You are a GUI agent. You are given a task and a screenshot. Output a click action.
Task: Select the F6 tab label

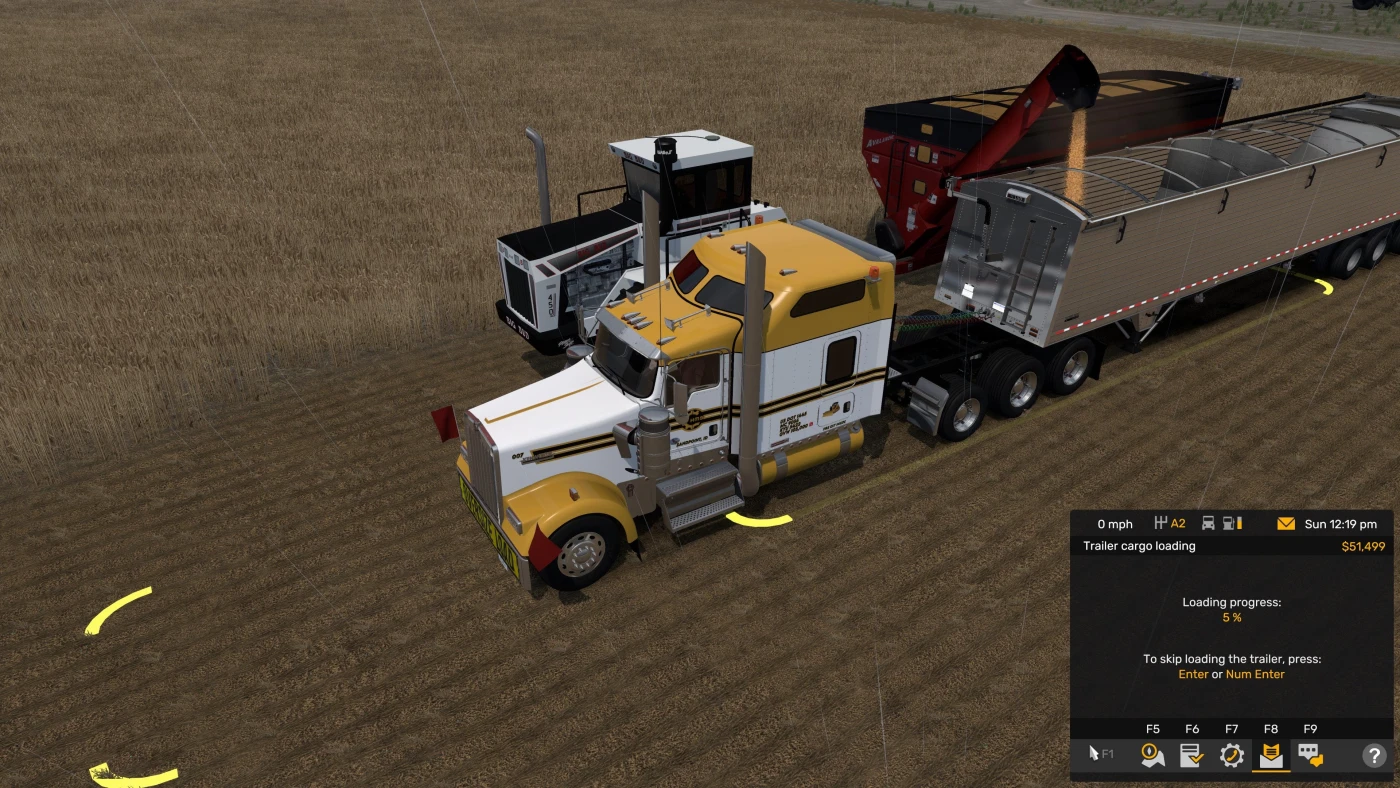click(1190, 729)
